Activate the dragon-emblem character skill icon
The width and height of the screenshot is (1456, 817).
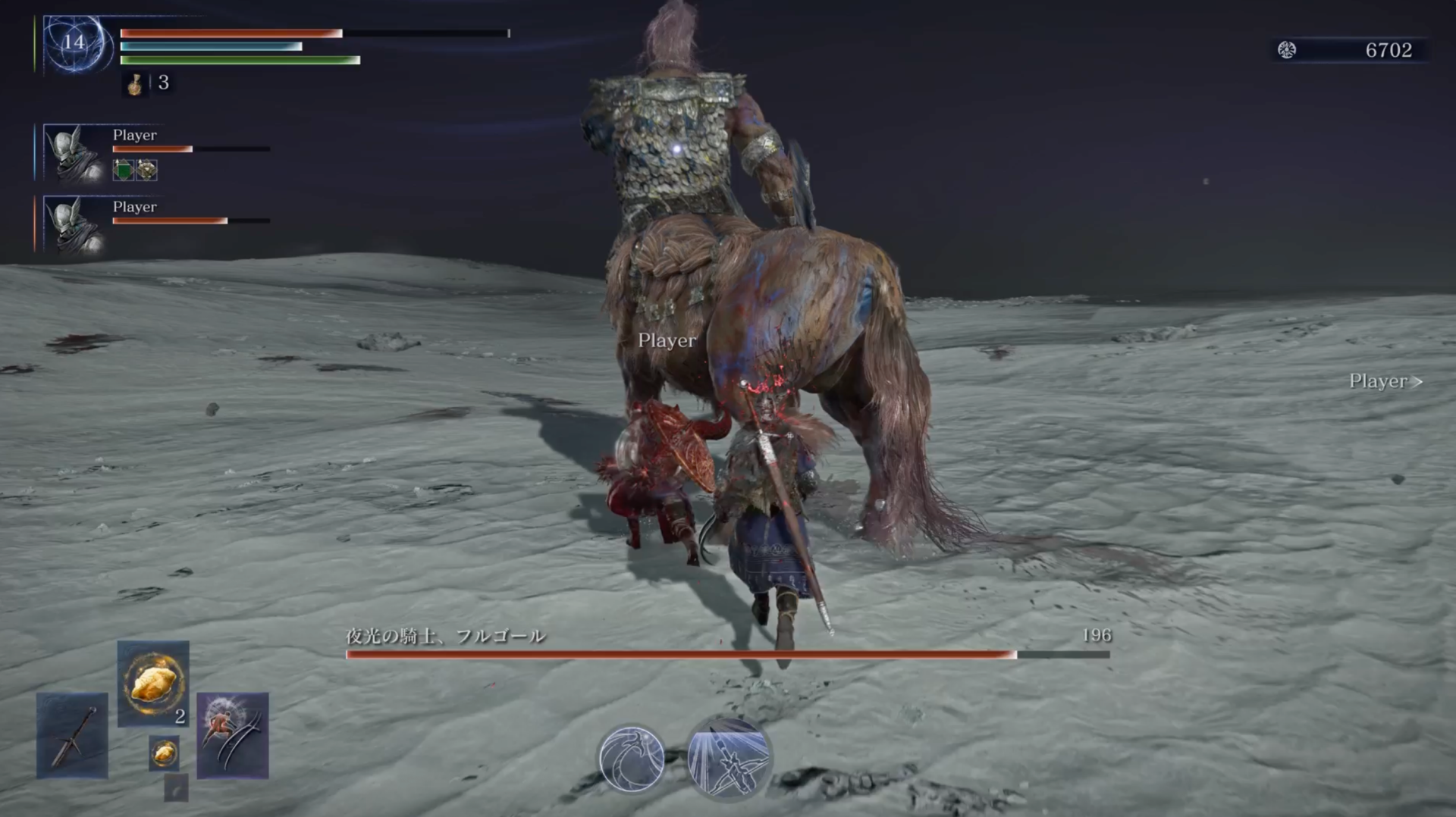pyautogui.click(x=634, y=758)
